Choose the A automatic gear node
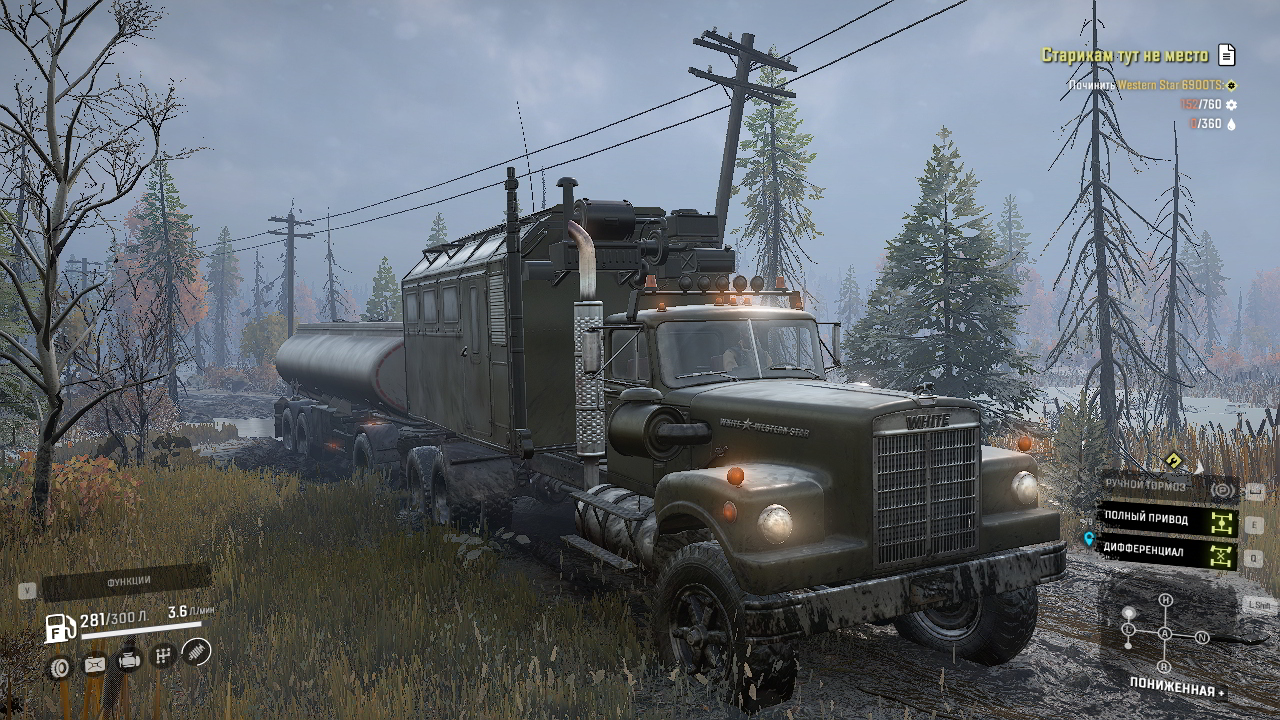 [1165, 634]
